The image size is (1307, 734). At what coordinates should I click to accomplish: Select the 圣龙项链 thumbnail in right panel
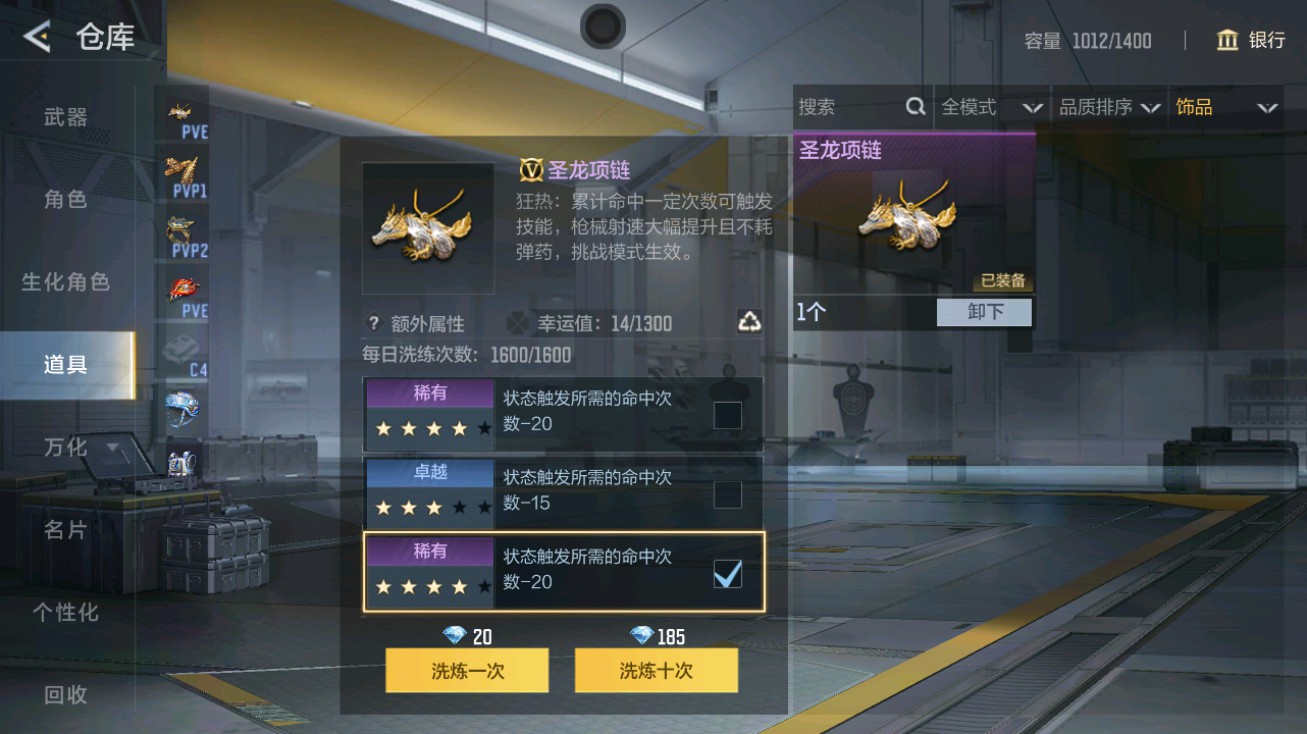[x=908, y=215]
